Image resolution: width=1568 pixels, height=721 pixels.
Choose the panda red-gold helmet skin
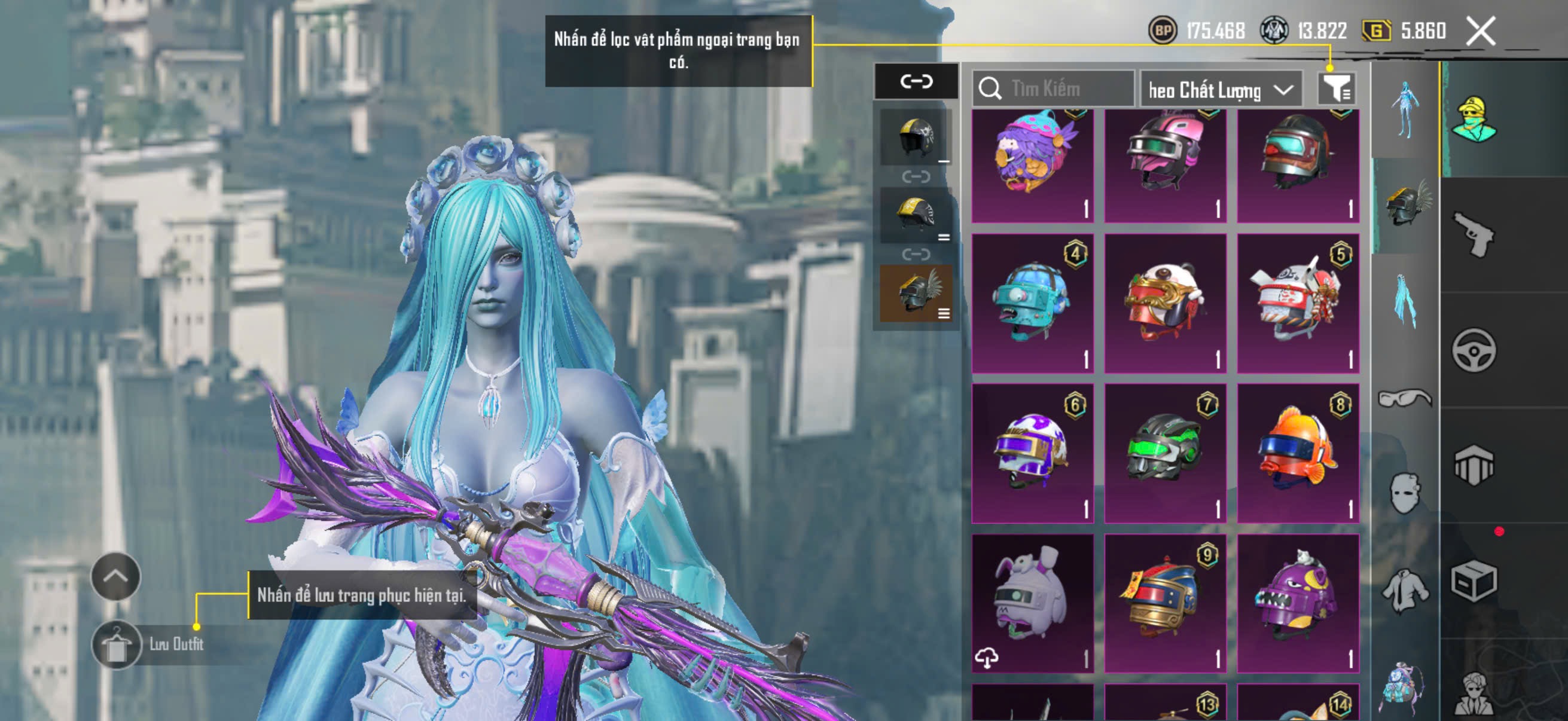point(1165,303)
